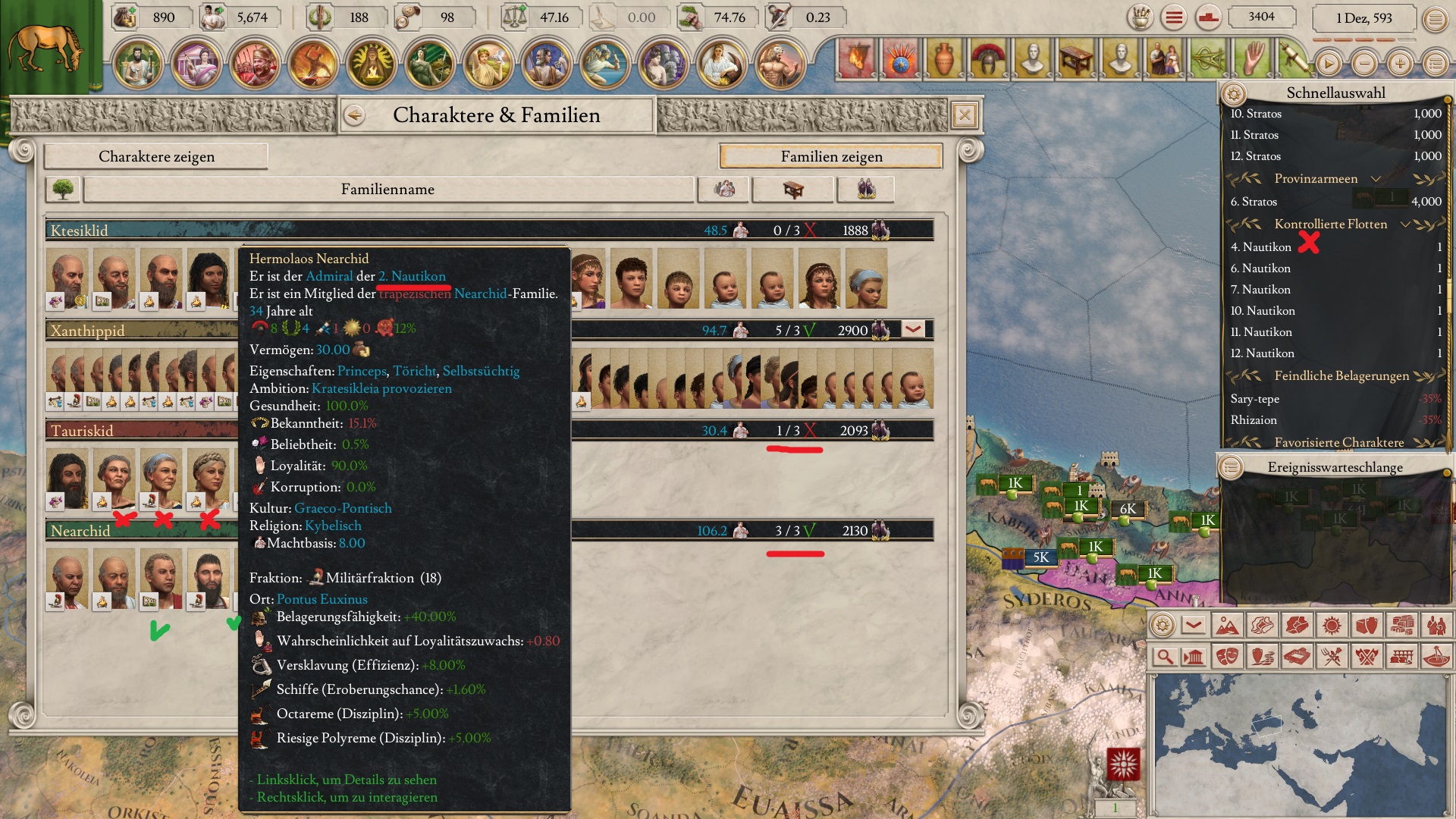The height and width of the screenshot is (819, 1456).
Task: Collapse the Provinzarmeen section
Action: pyautogui.click(x=1376, y=179)
